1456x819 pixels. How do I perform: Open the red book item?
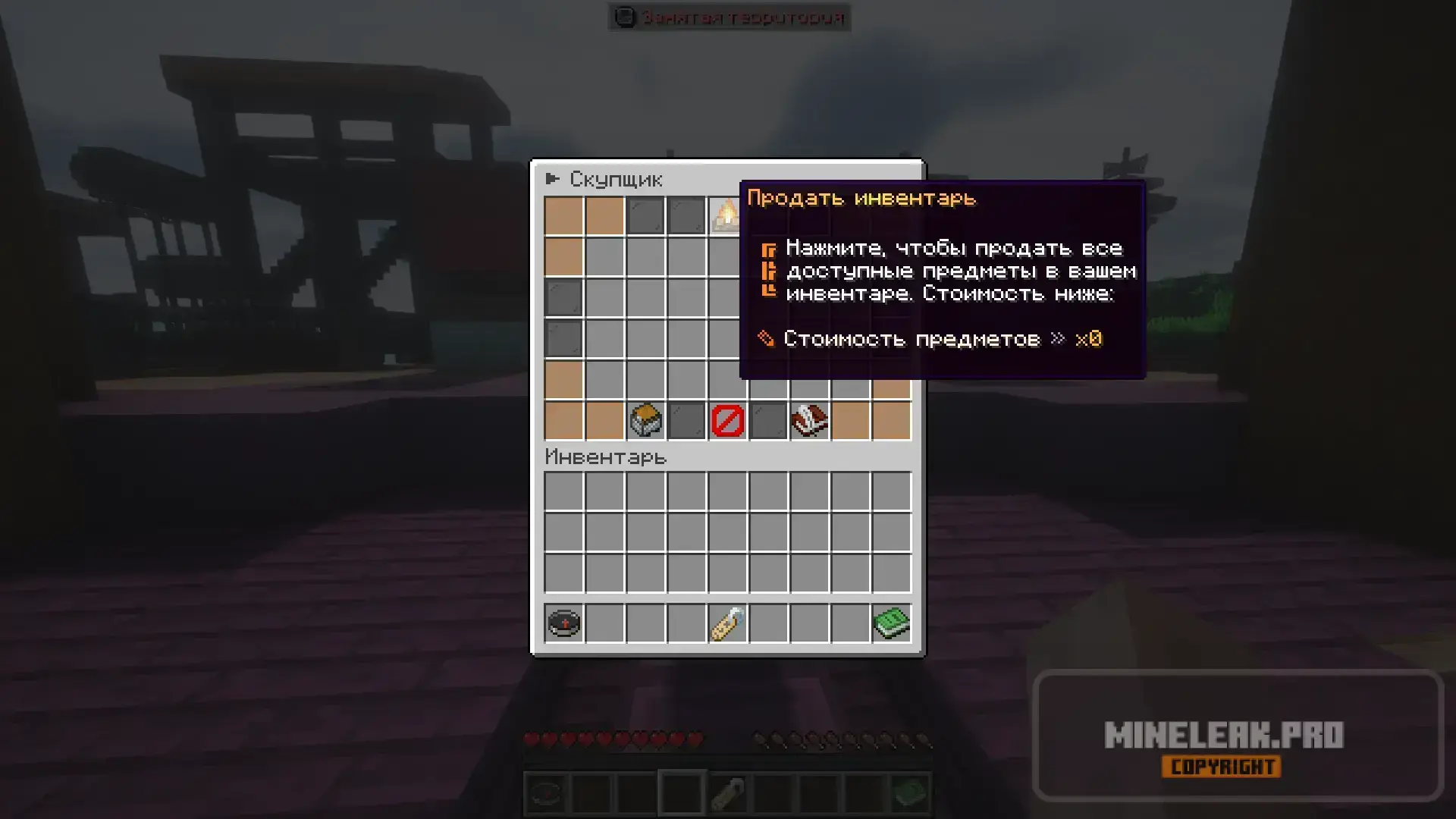[809, 420]
